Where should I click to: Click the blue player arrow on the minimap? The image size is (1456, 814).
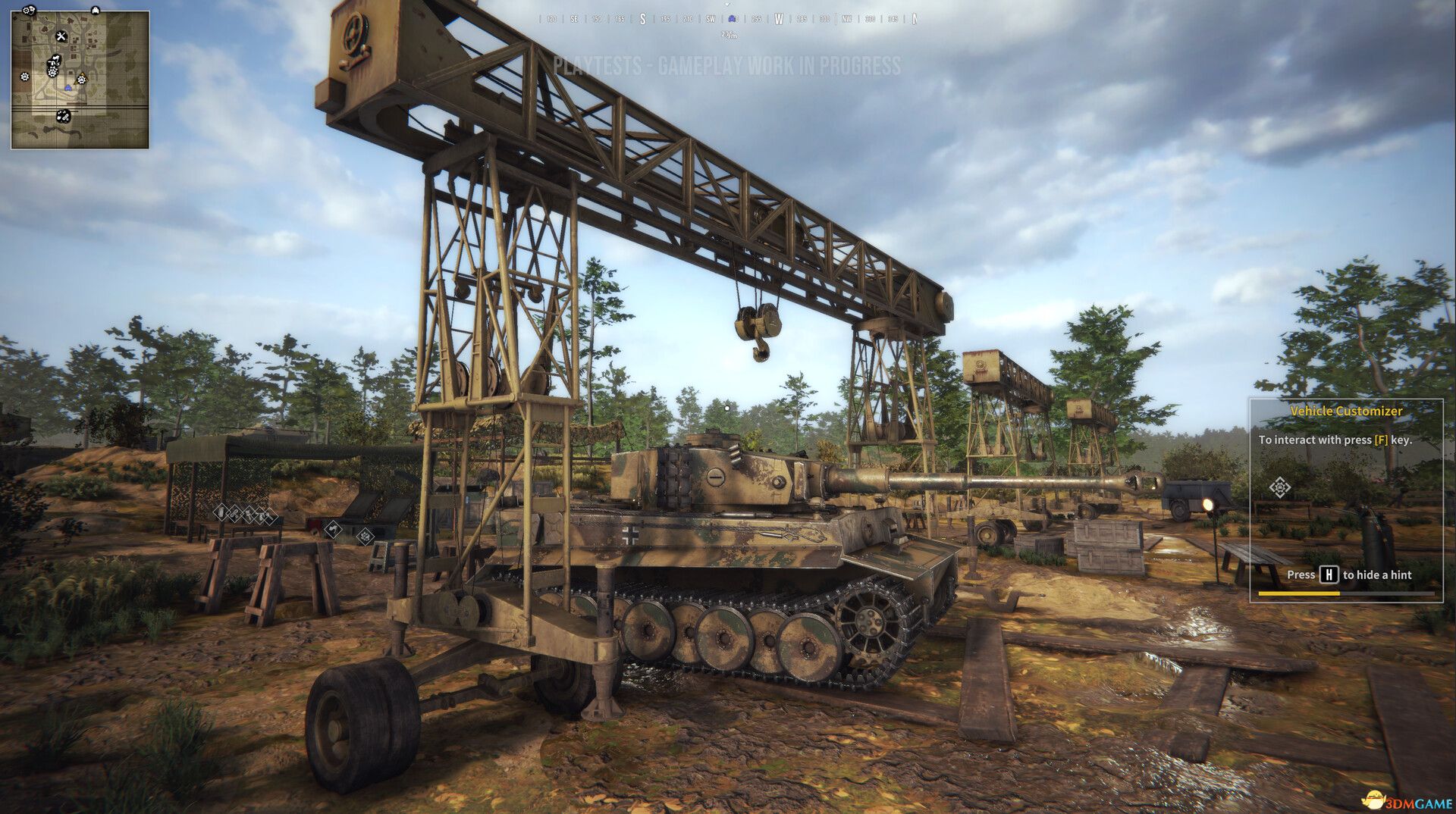coord(68,87)
